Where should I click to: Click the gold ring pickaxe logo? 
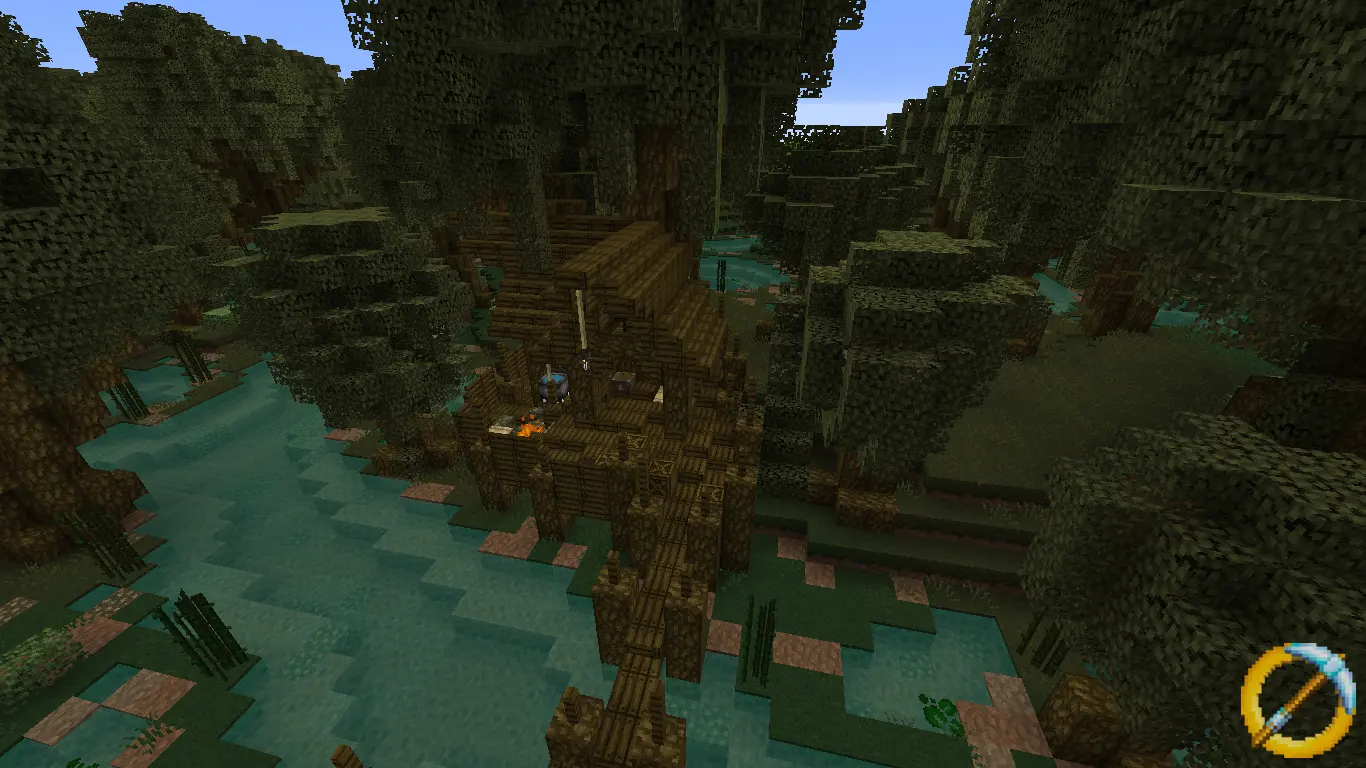click(x=1297, y=697)
